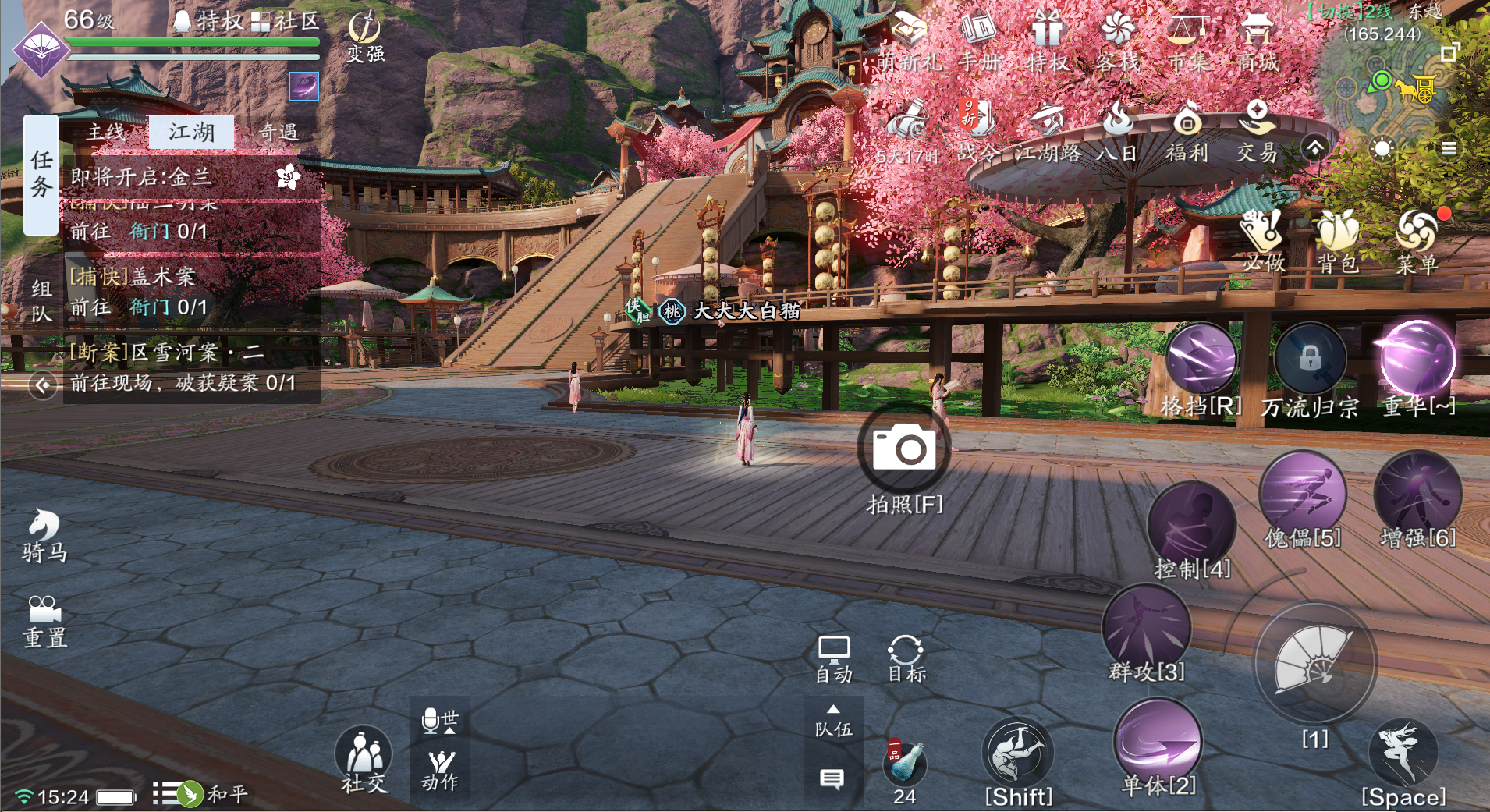The width and height of the screenshot is (1490, 812).
Task: Trigger the 单体 single-target skill
Action: [x=1158, y=742]
